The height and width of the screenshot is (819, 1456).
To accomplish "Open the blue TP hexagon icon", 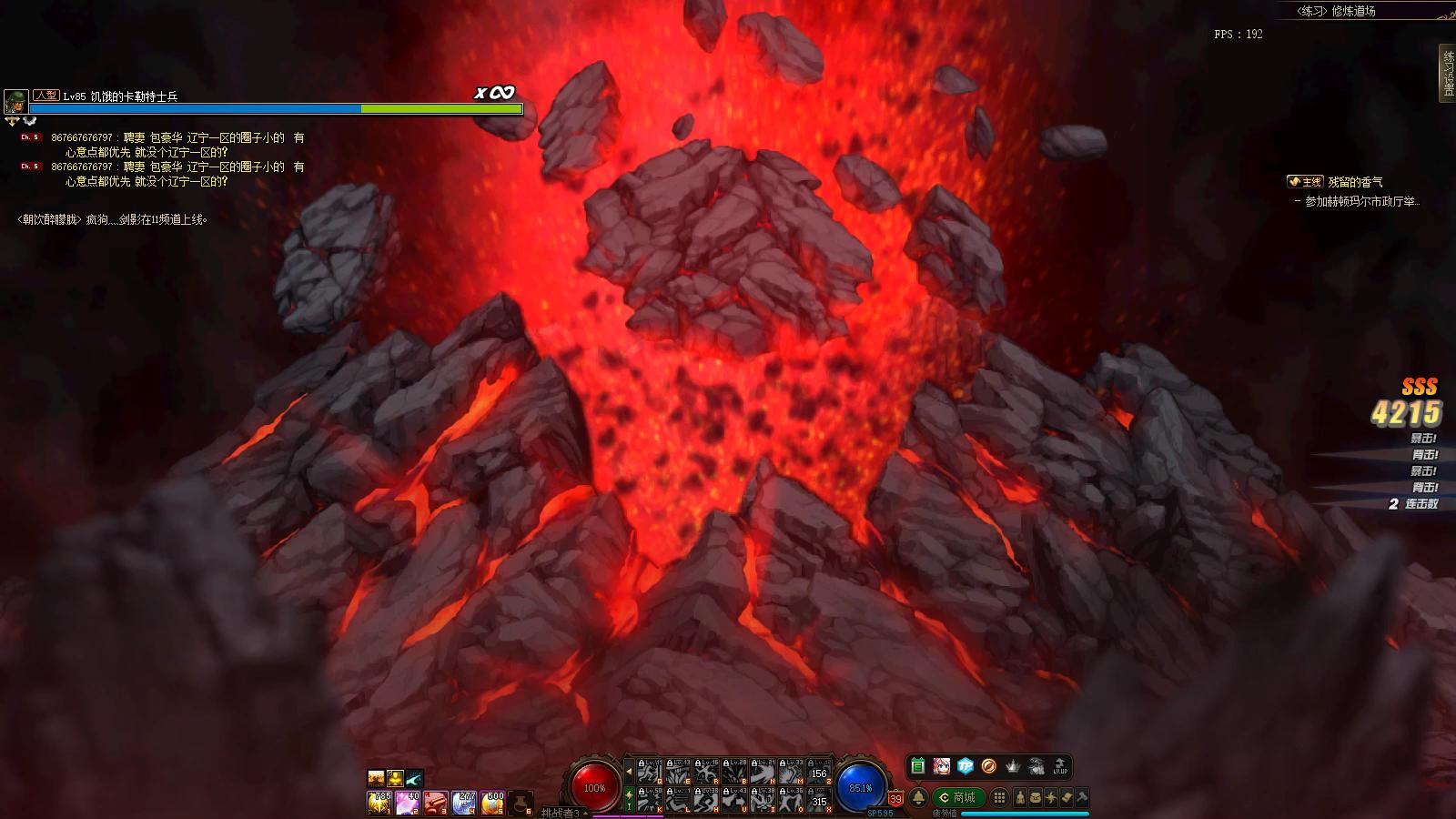I will point(965,766).
